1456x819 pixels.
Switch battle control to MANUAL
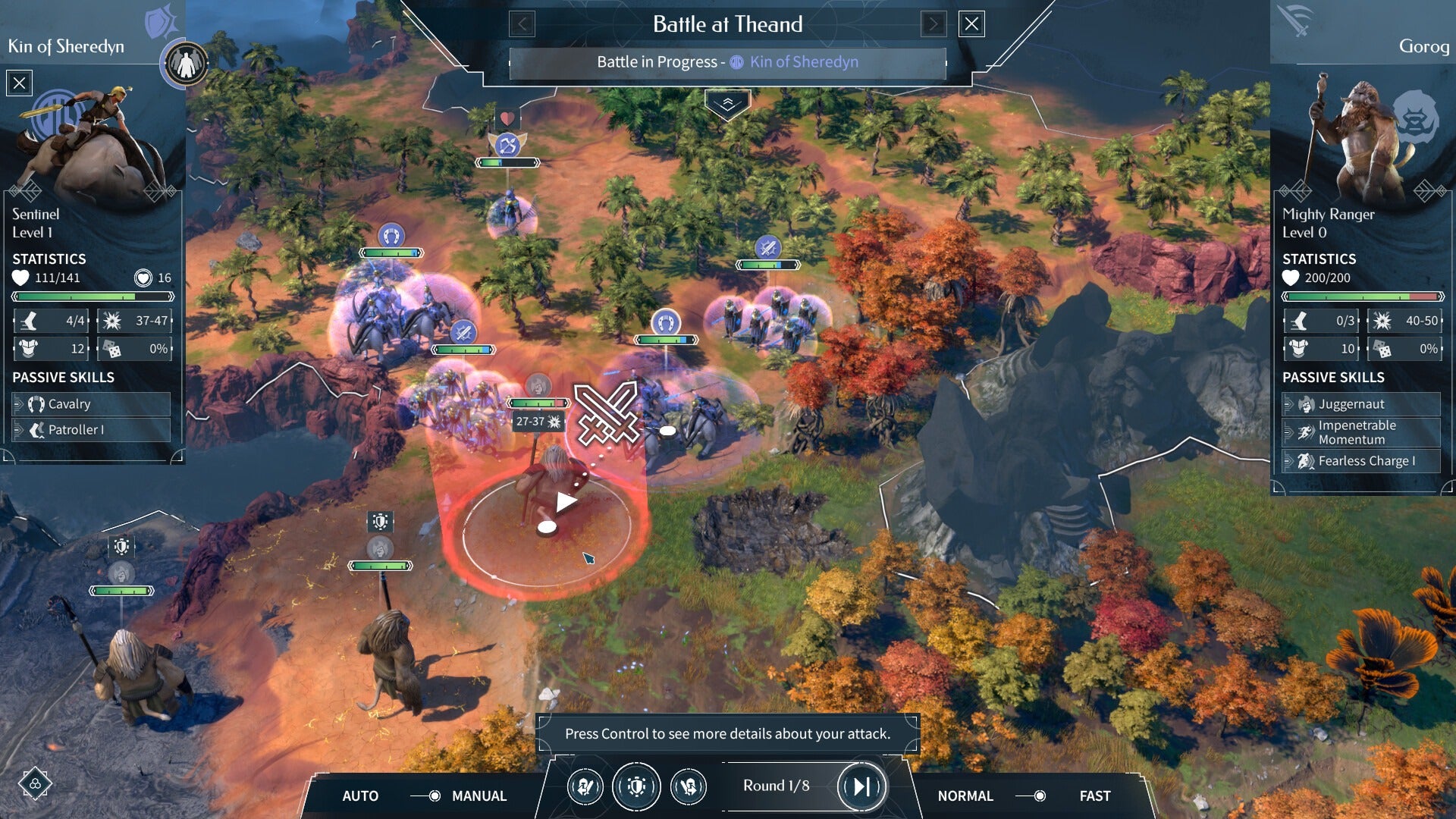tap(479, 795)
